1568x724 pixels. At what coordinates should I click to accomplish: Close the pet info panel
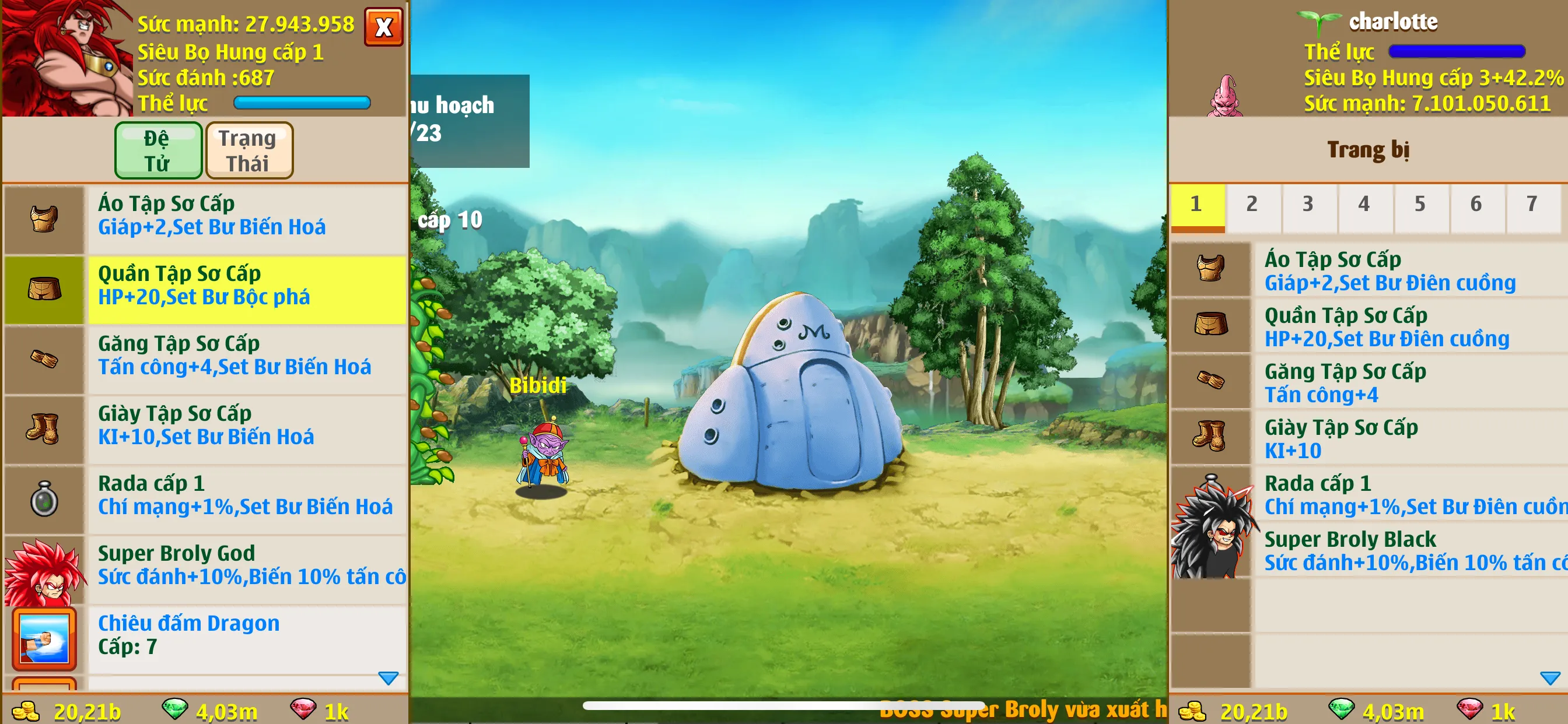(383, 27)
